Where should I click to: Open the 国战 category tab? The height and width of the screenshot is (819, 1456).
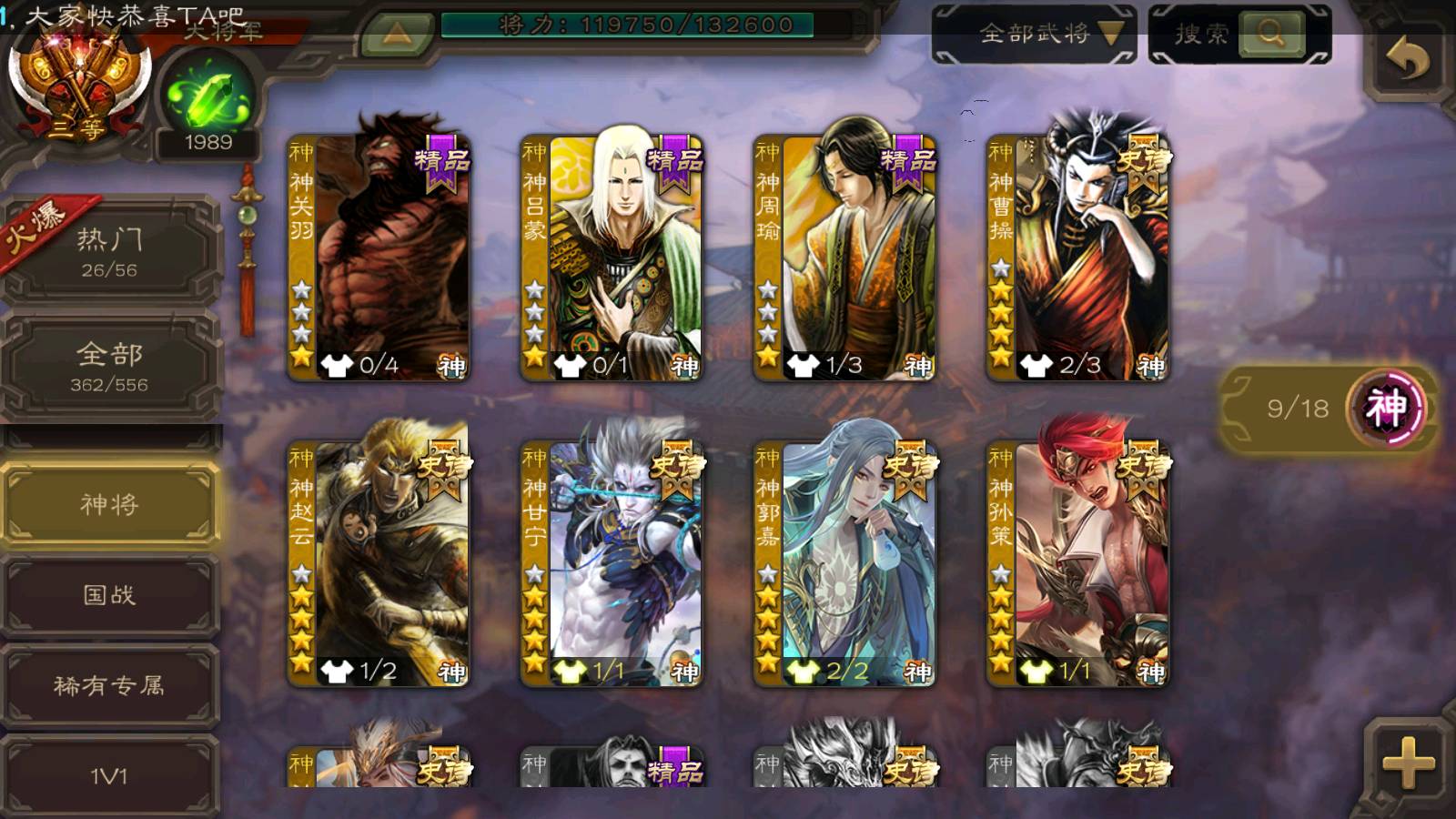click(x=109, y=595)
